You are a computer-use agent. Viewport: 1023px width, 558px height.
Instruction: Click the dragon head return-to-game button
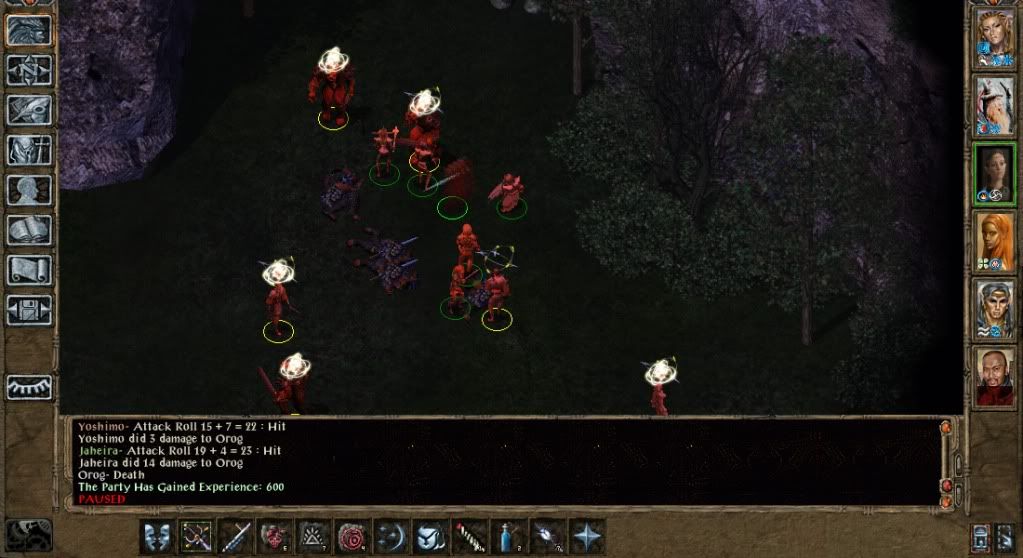pos(29,30)
